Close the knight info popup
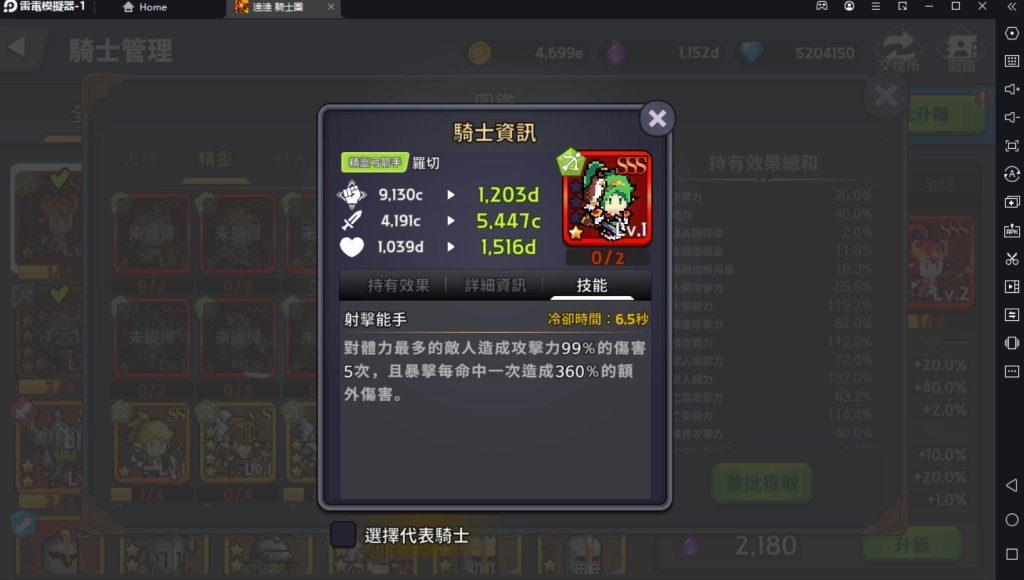Image resolution: width=1024 pixels, height=580 pixels. [657, 119]
